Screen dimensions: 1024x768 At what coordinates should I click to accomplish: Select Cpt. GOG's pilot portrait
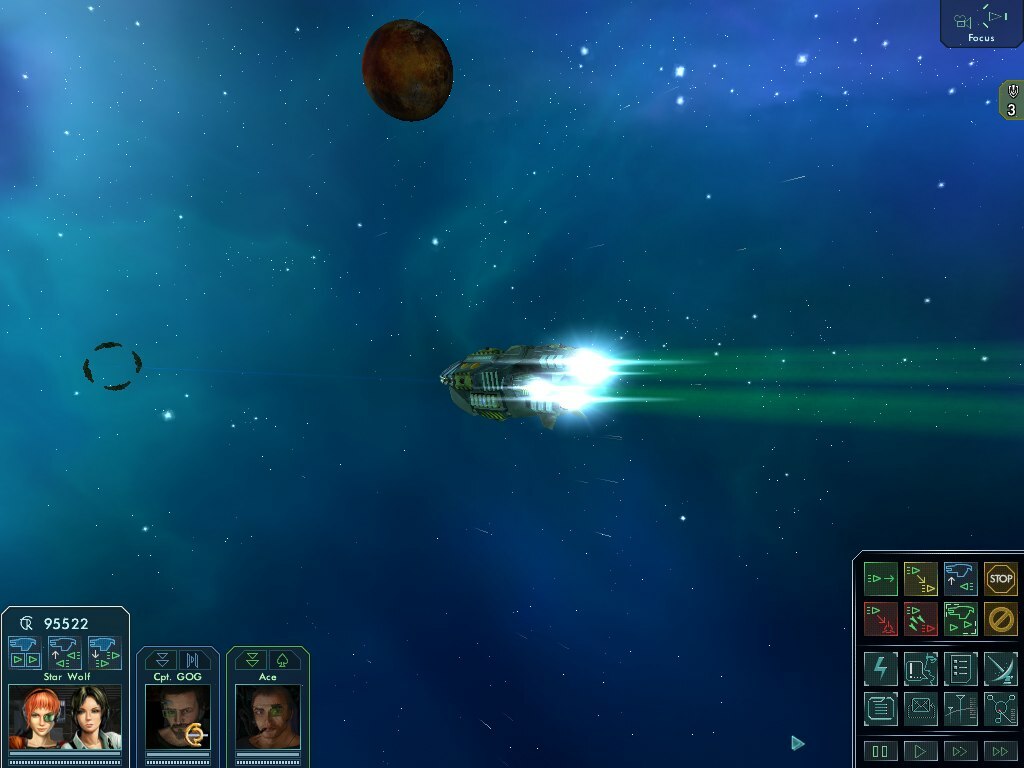[178, 716]
